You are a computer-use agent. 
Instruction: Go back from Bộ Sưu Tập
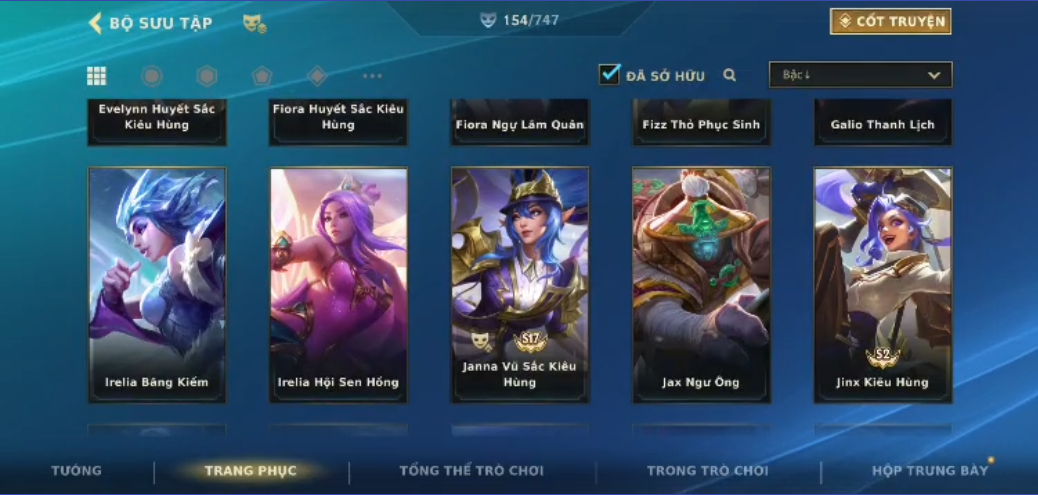click(96, 23)
